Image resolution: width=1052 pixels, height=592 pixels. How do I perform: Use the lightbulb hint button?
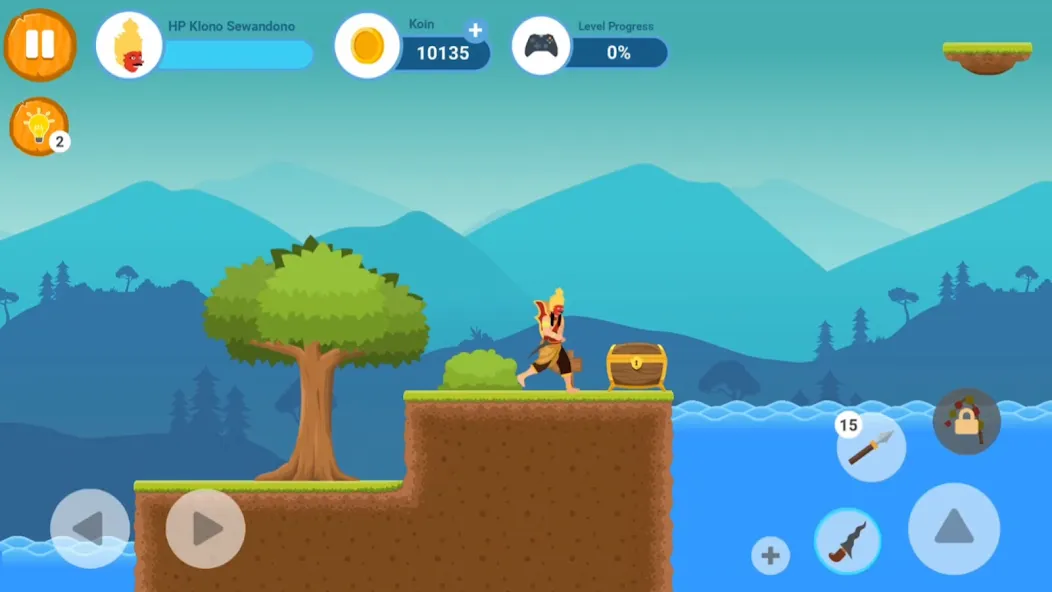[39, 126]
